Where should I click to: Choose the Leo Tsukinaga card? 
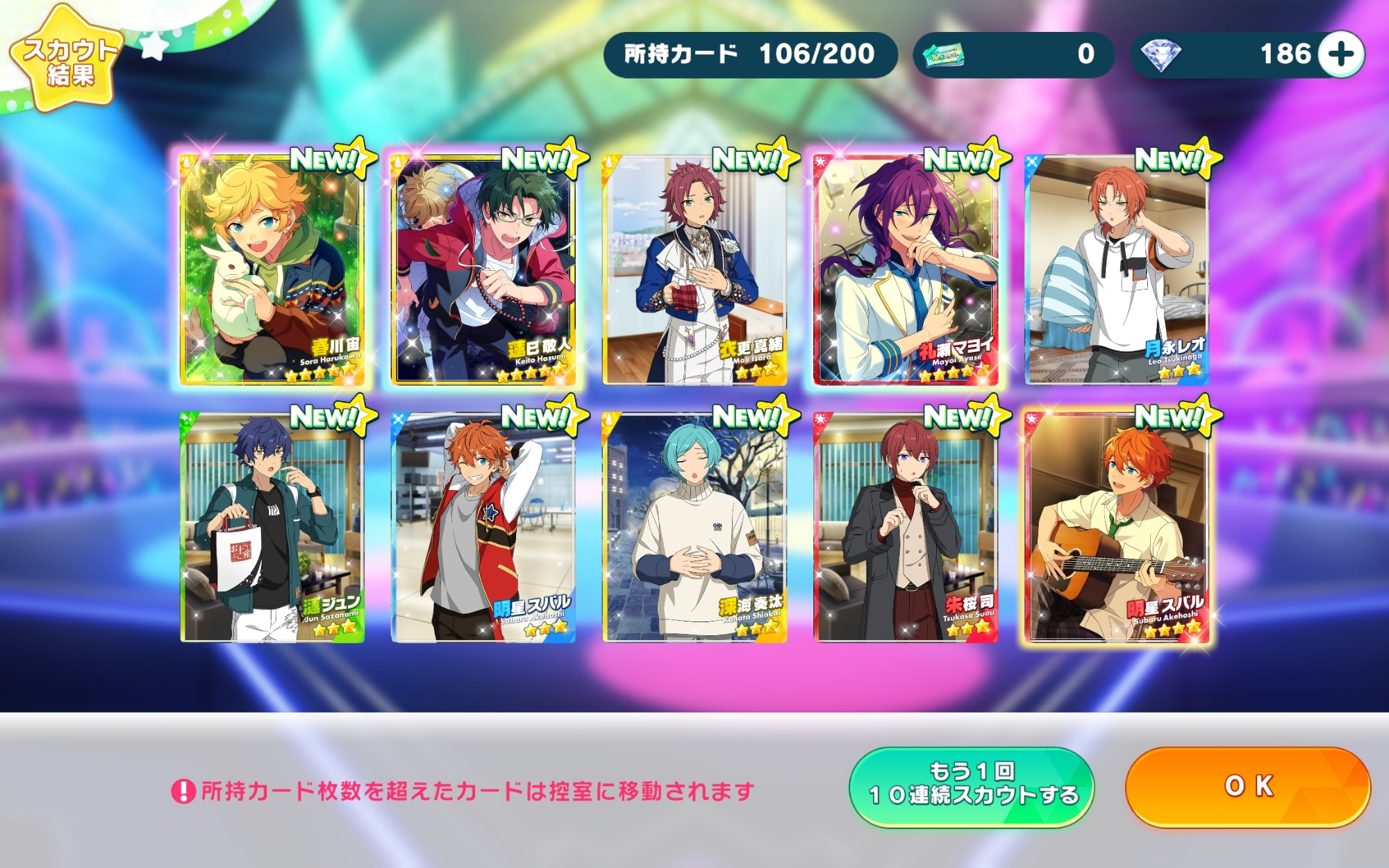(1117, 269)
